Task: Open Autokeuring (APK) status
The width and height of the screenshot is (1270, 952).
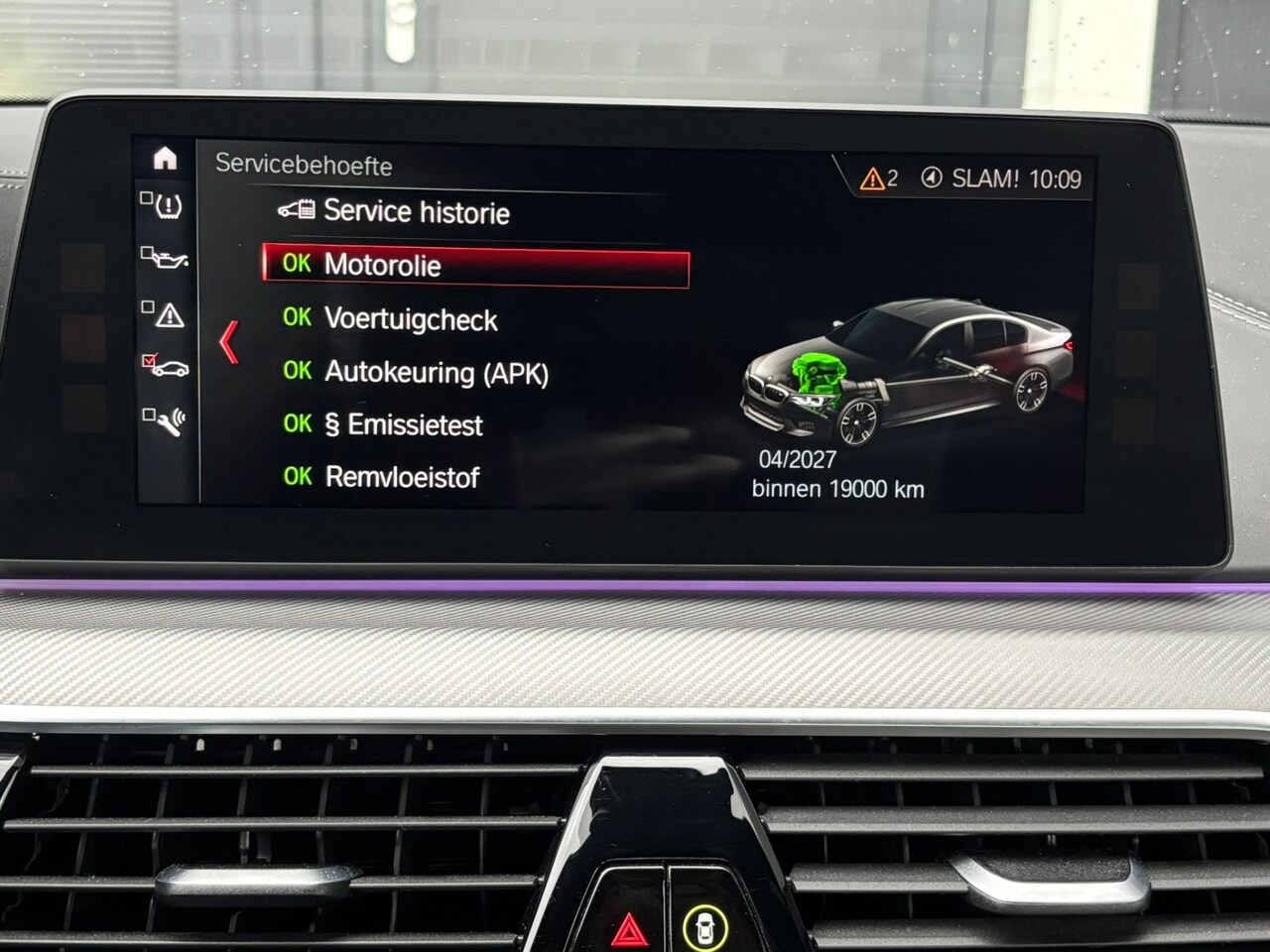Action: coord(436,373)
